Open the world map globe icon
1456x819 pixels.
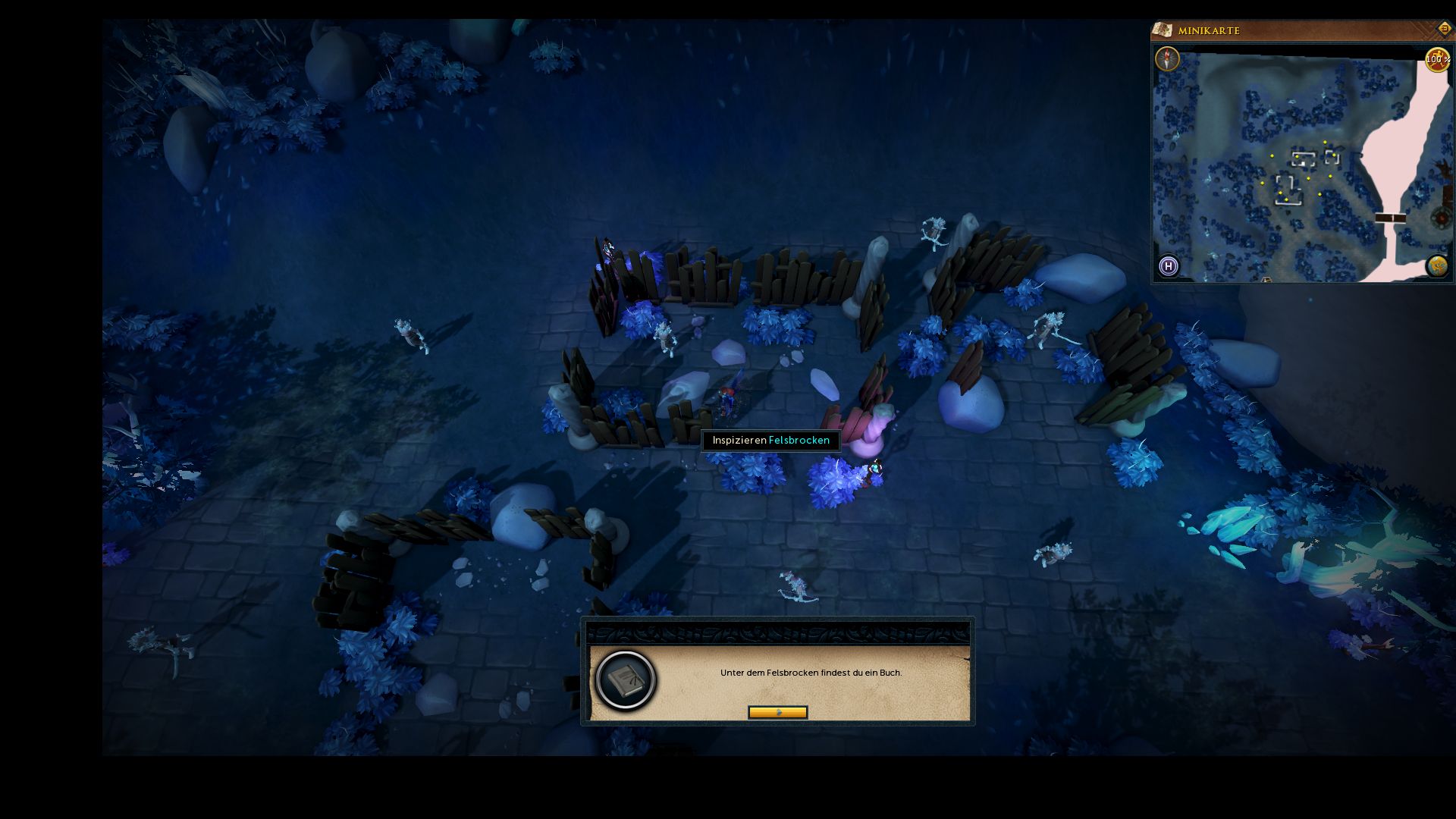point(1437,266)
